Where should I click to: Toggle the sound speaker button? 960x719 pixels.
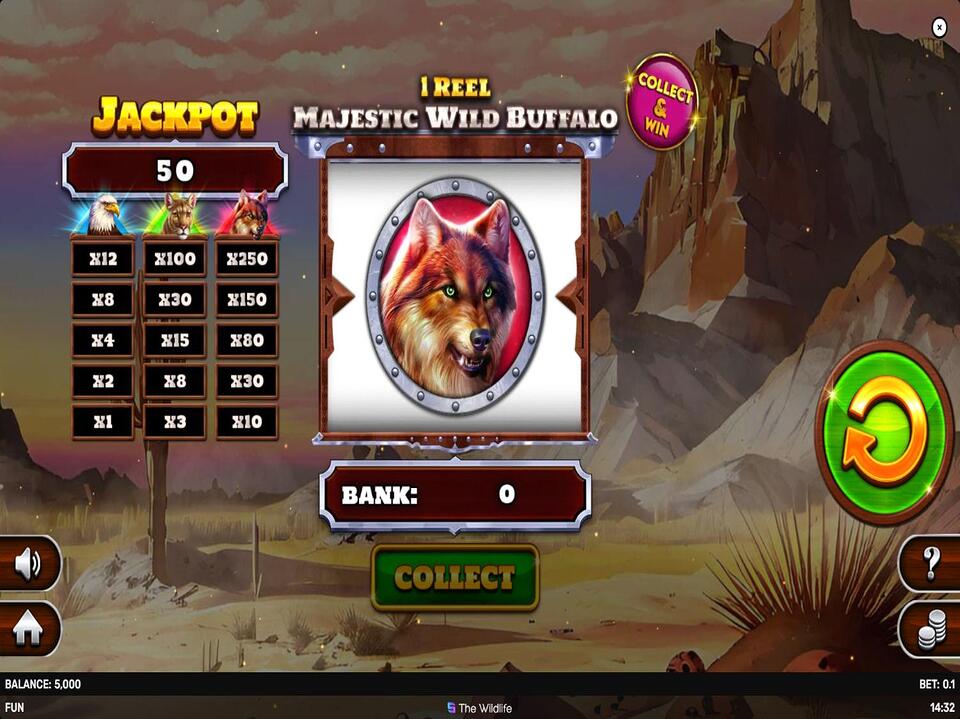coord(27,565)
